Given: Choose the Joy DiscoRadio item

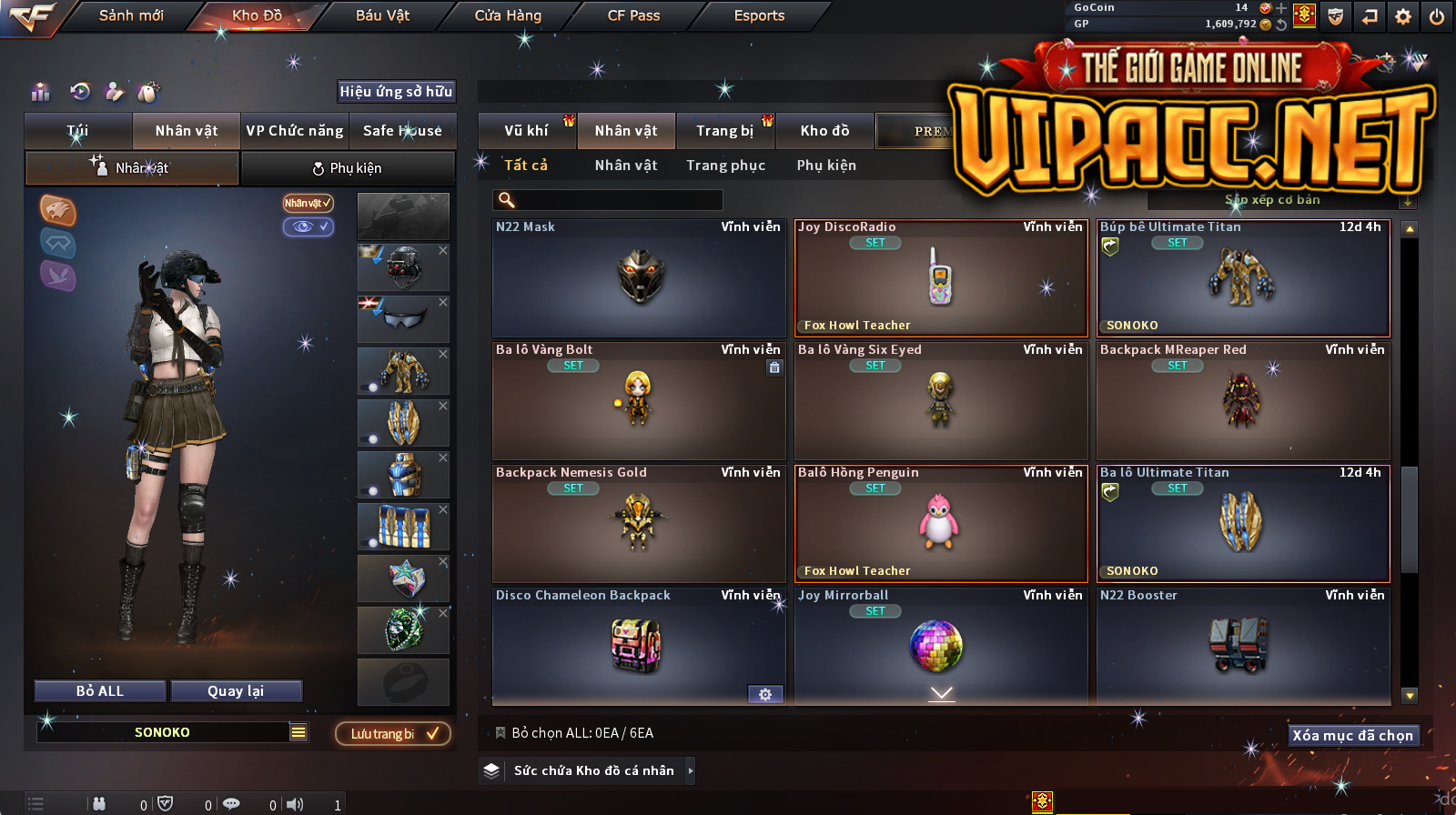Looking at the screenshot, I should click(x=941, y=278).
